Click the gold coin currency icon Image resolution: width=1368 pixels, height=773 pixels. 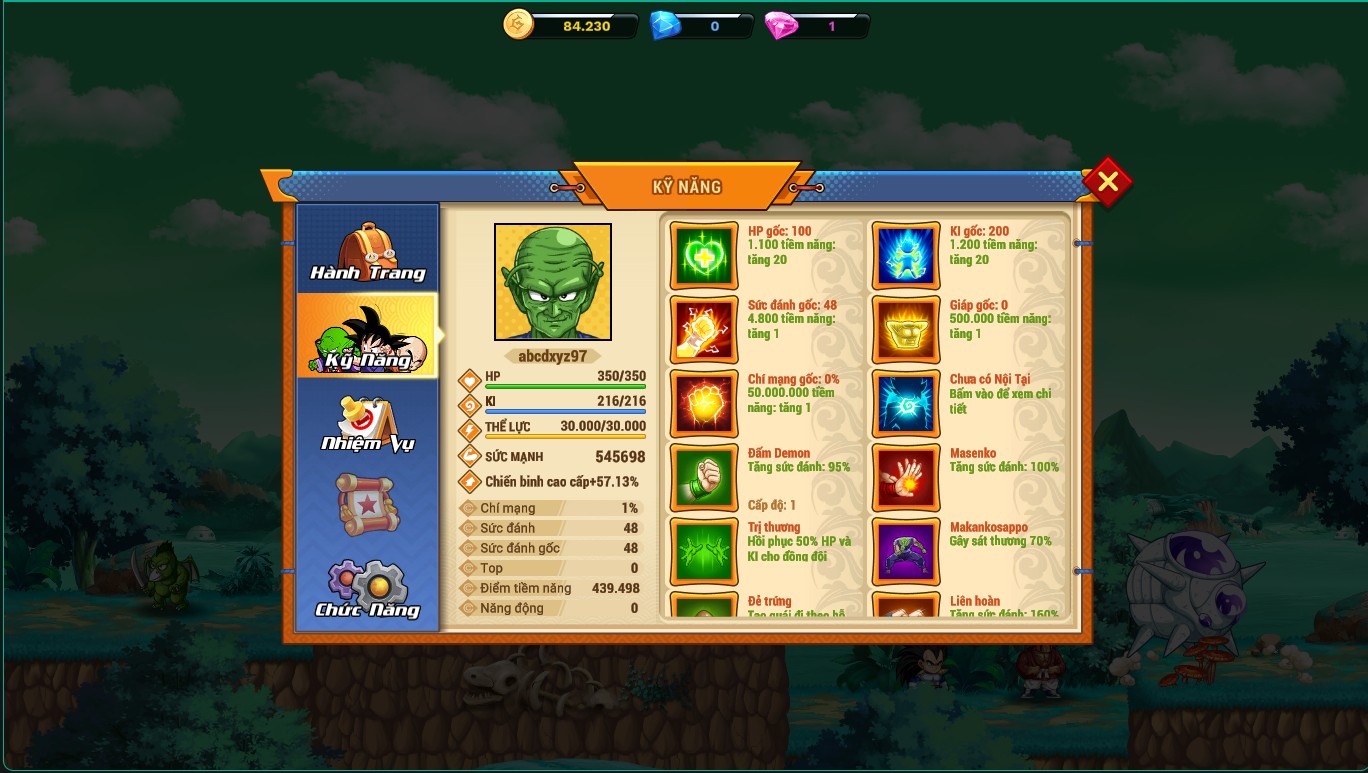519,25
